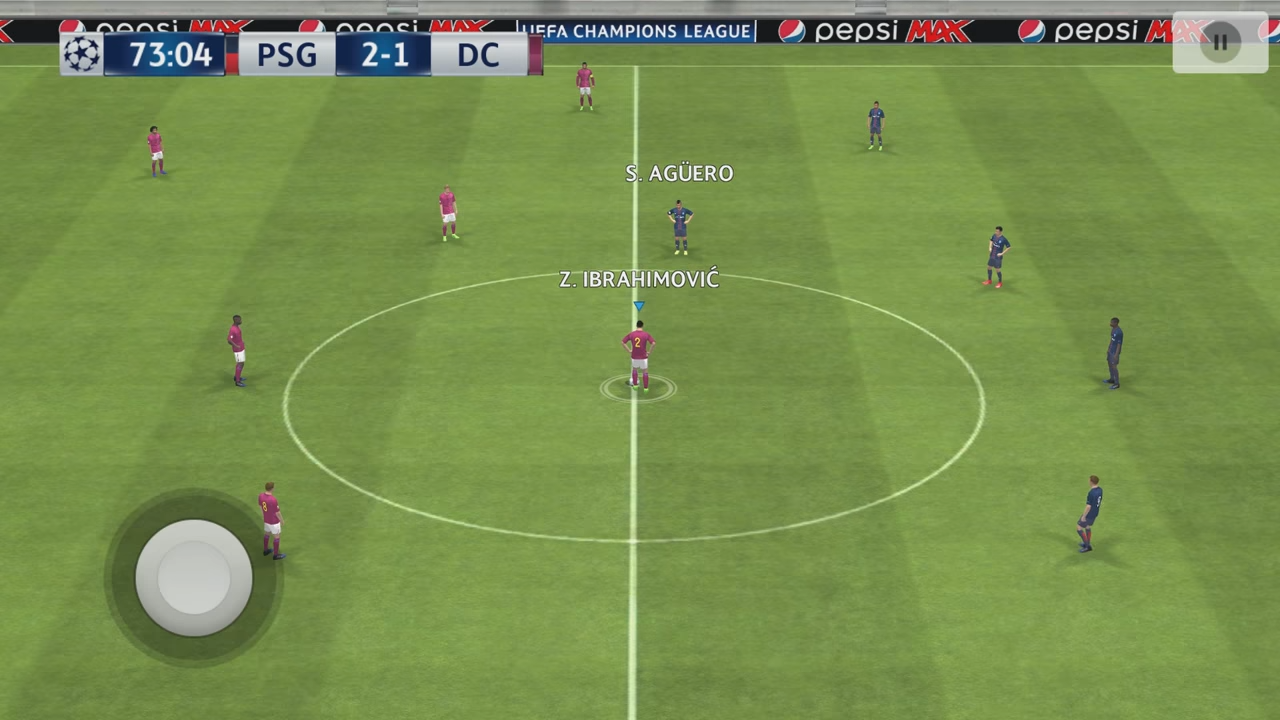Expand the 2-1 score display
The height and width of the screenshot is (720, 1280).
pos(385,55)
